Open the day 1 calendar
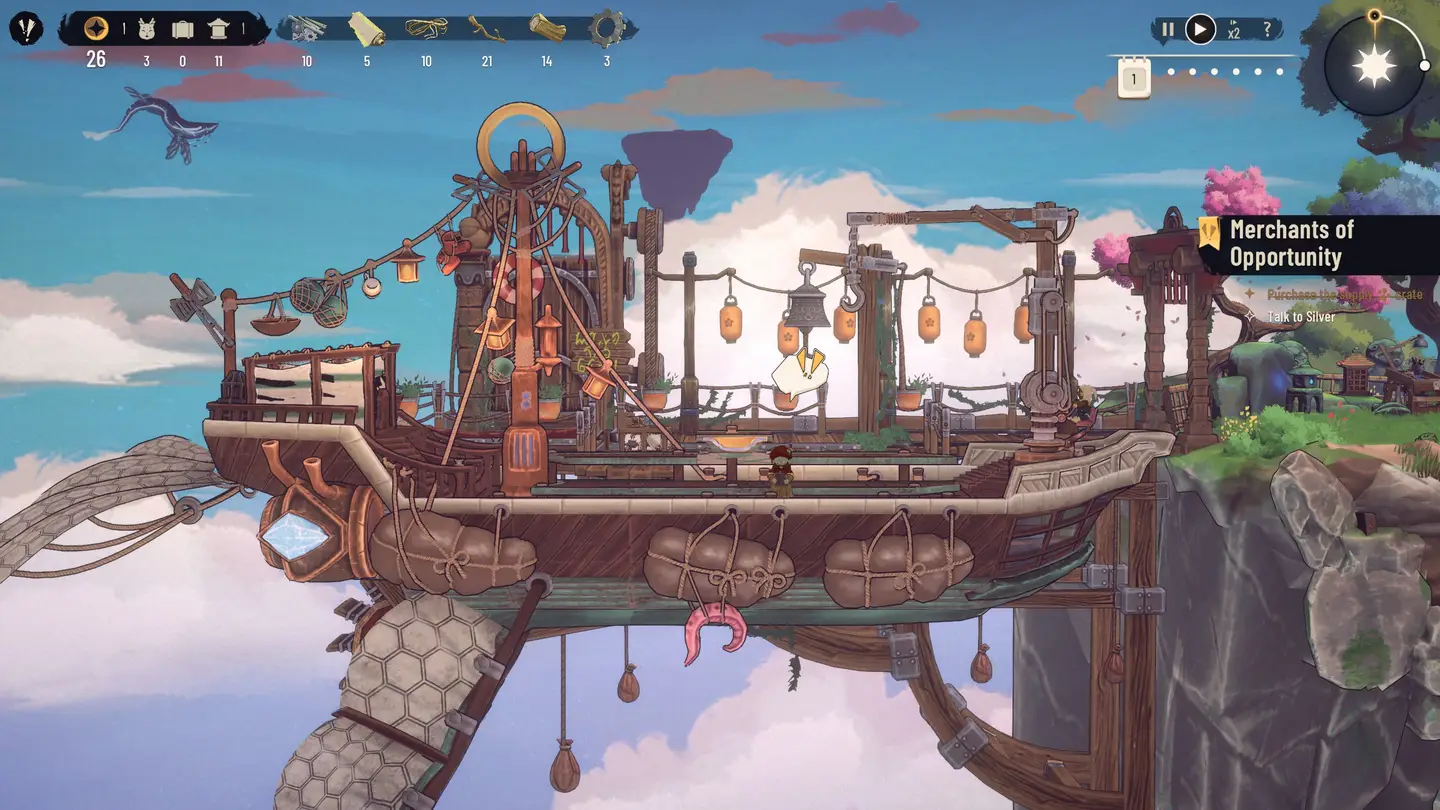The image size is (1440, 810). pos(1134,78)
